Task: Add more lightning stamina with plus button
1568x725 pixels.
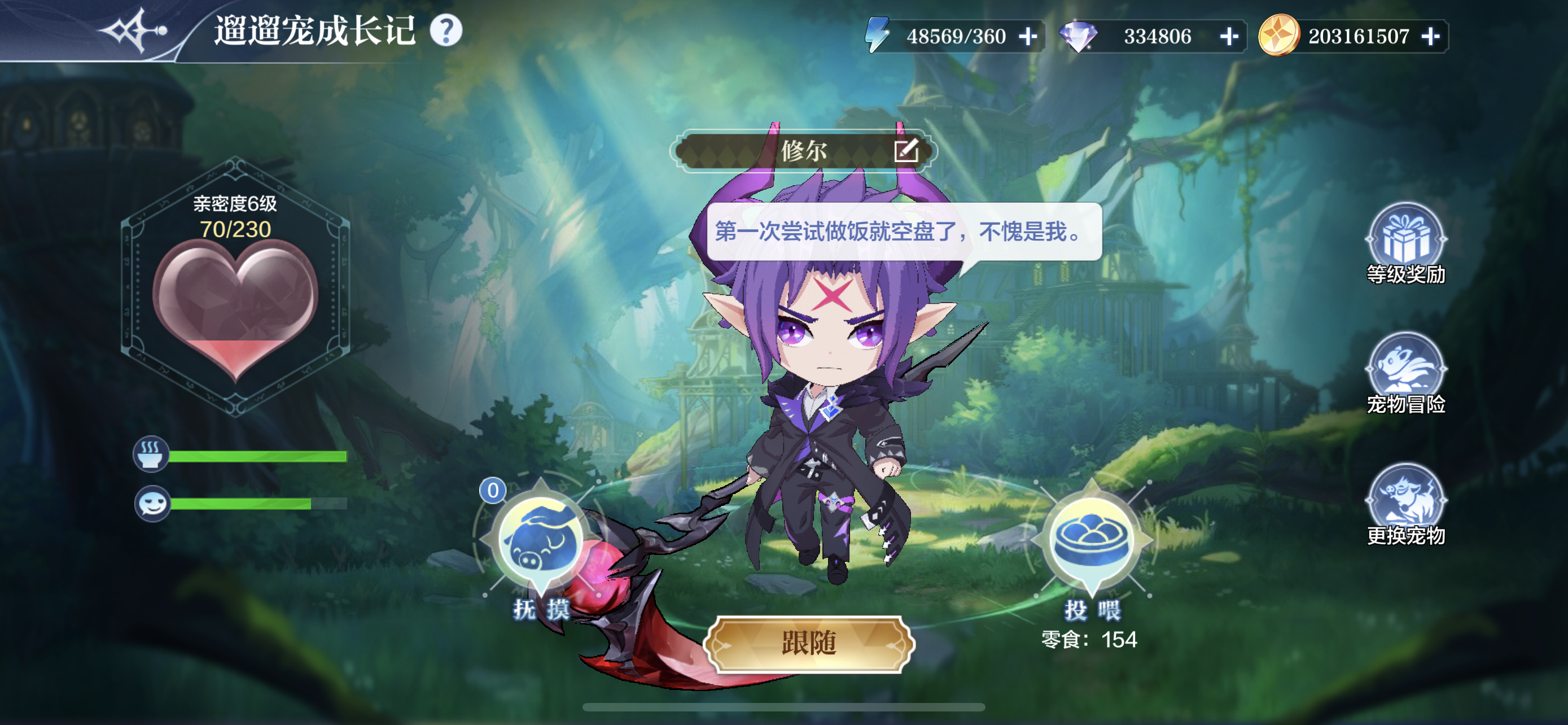Action: pyautogui.click(x=1028, y=37)
